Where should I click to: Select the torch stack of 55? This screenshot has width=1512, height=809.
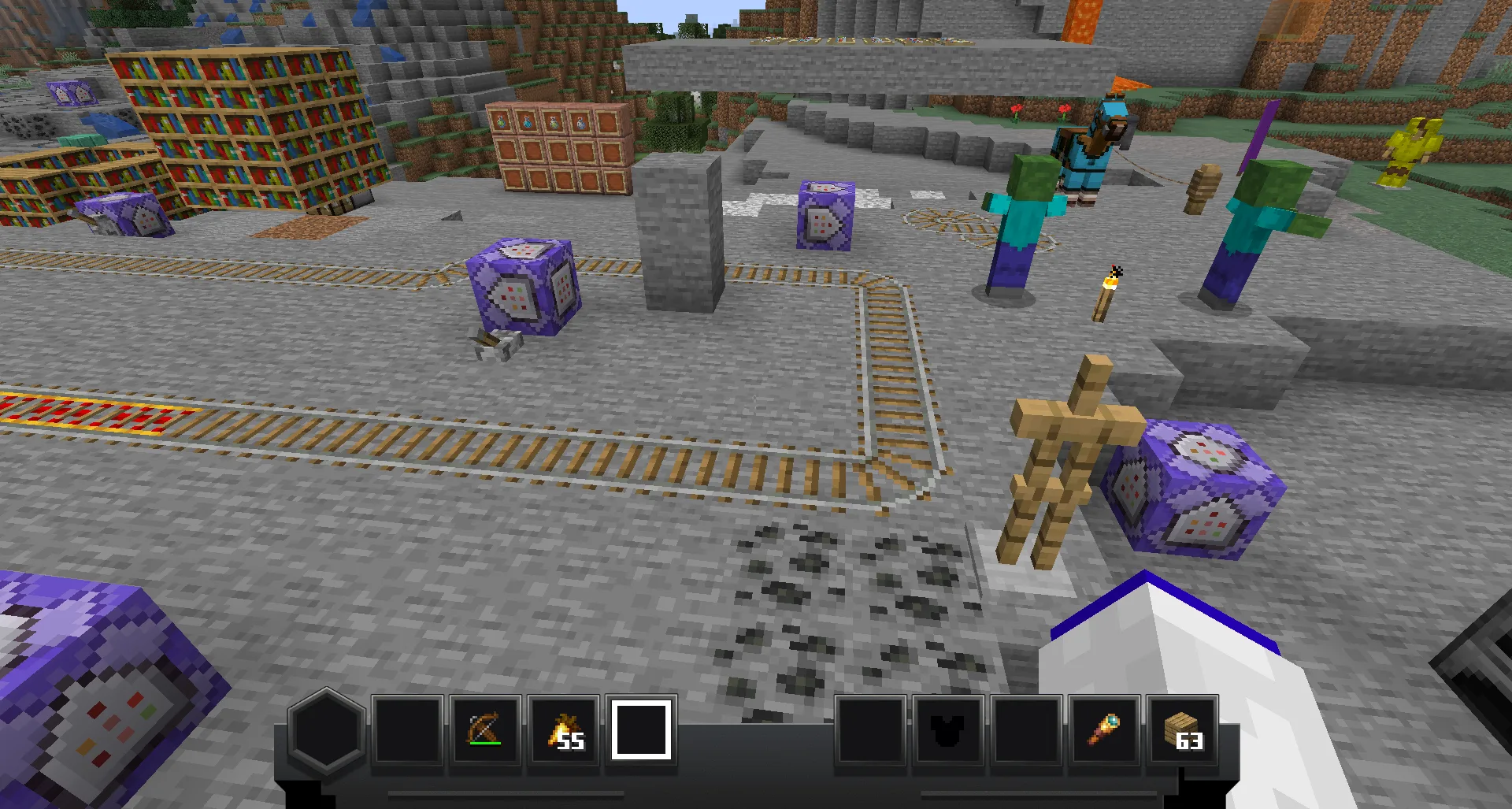tap(564, 730)
